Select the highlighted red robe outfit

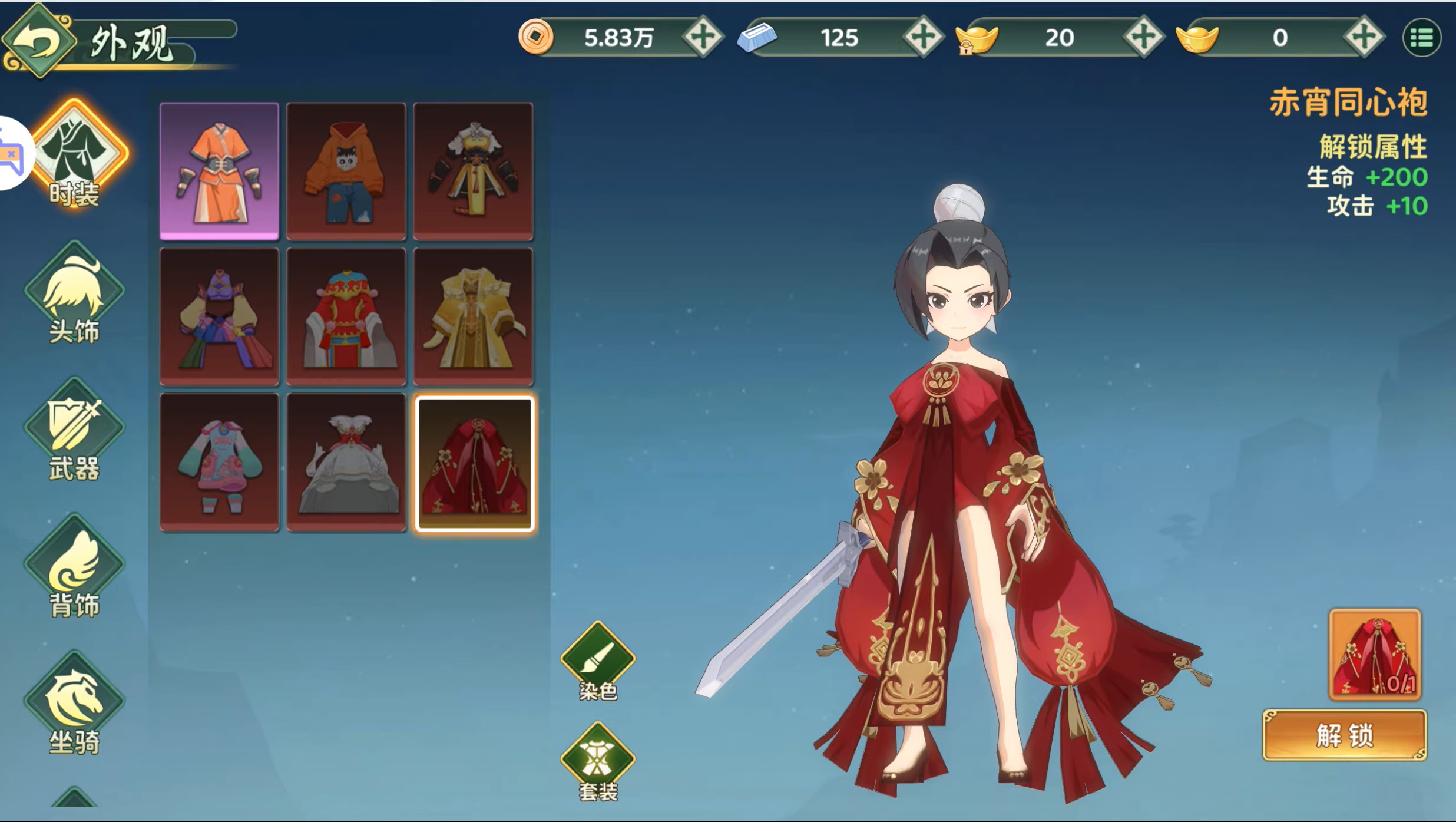point(474,464)
